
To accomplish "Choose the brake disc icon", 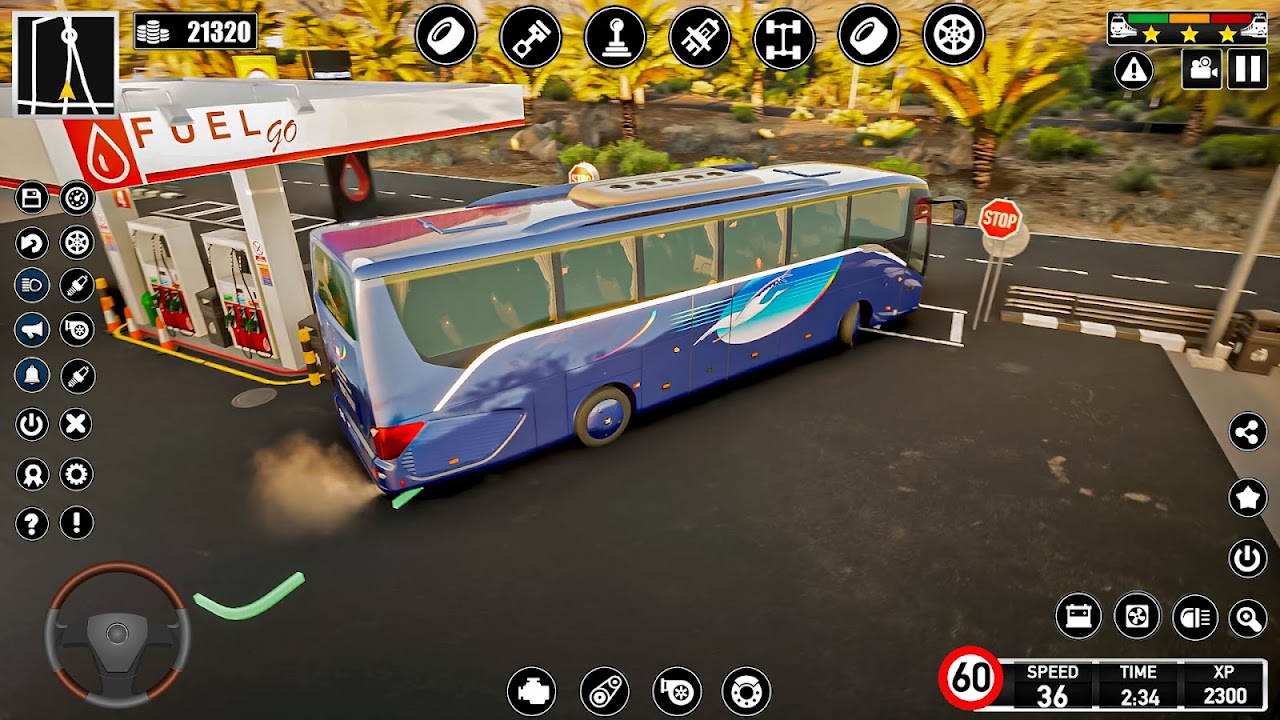I will (746, 691).
